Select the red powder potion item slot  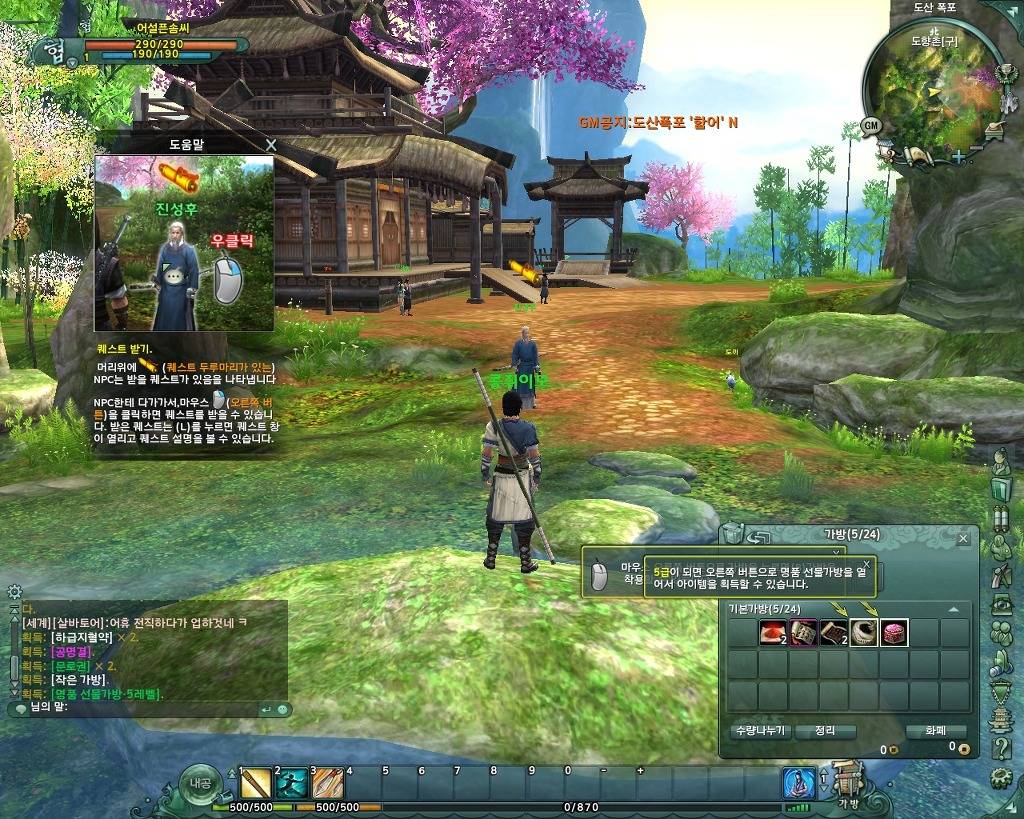click(773, 633)
